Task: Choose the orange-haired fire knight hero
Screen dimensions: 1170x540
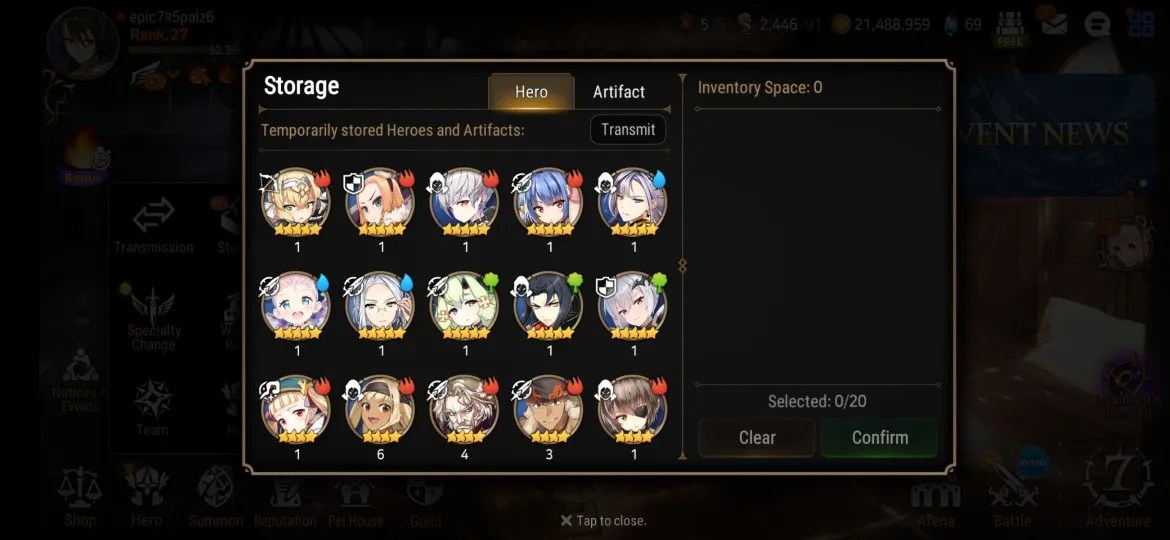Action: point(381,201)
